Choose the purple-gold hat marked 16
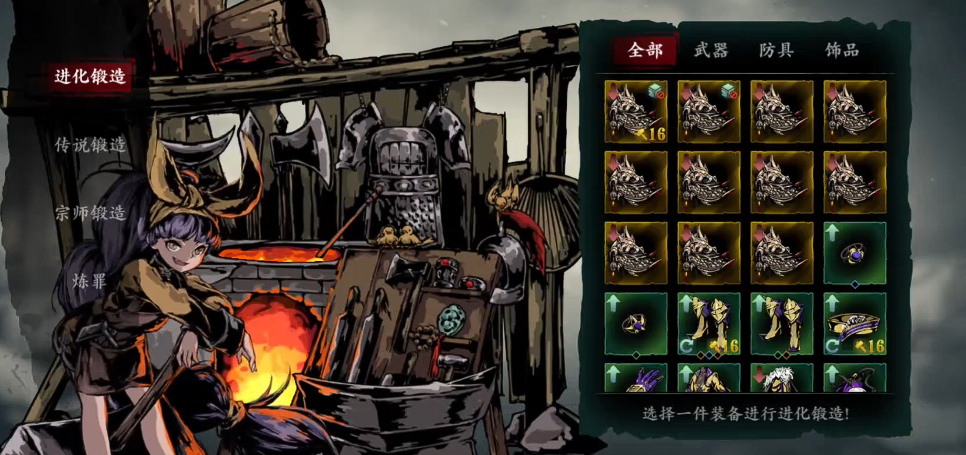The width and height of the screenshot is (966, 455). coord(855,324)
